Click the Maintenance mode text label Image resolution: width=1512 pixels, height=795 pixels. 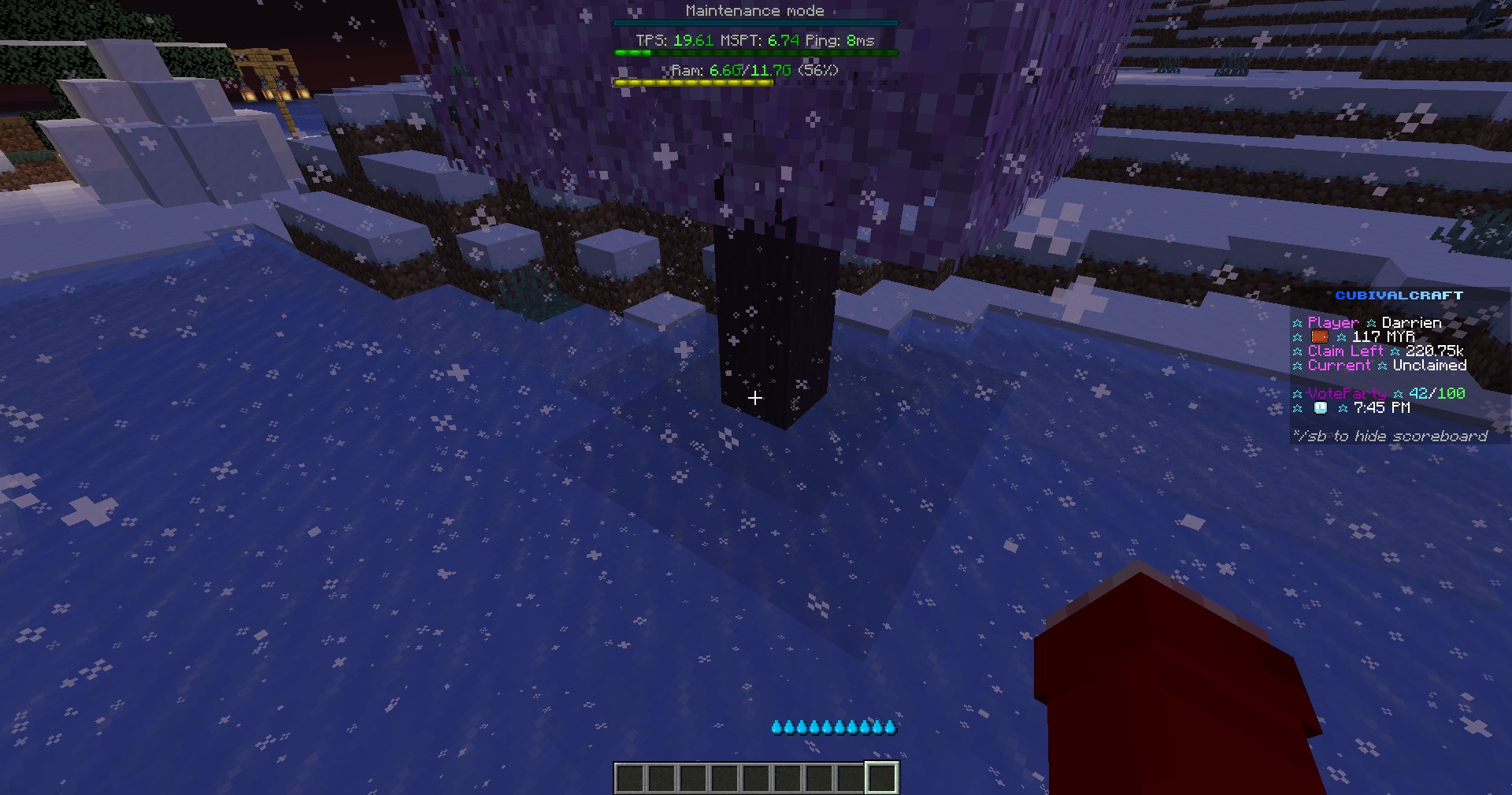click(x=754, y=10)
